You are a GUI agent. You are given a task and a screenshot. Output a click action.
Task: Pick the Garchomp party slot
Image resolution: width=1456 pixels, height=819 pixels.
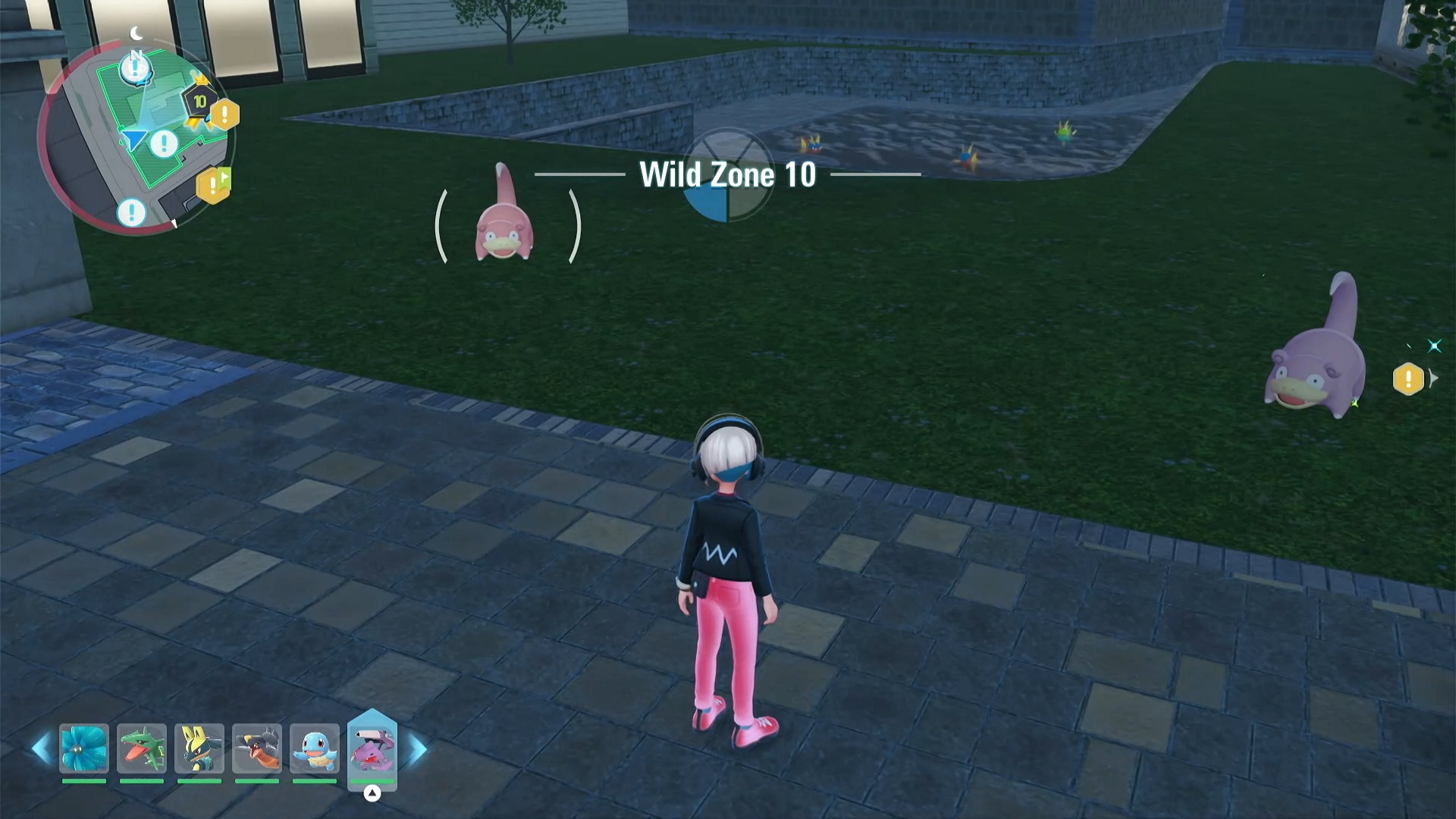[x=257, y=748]
